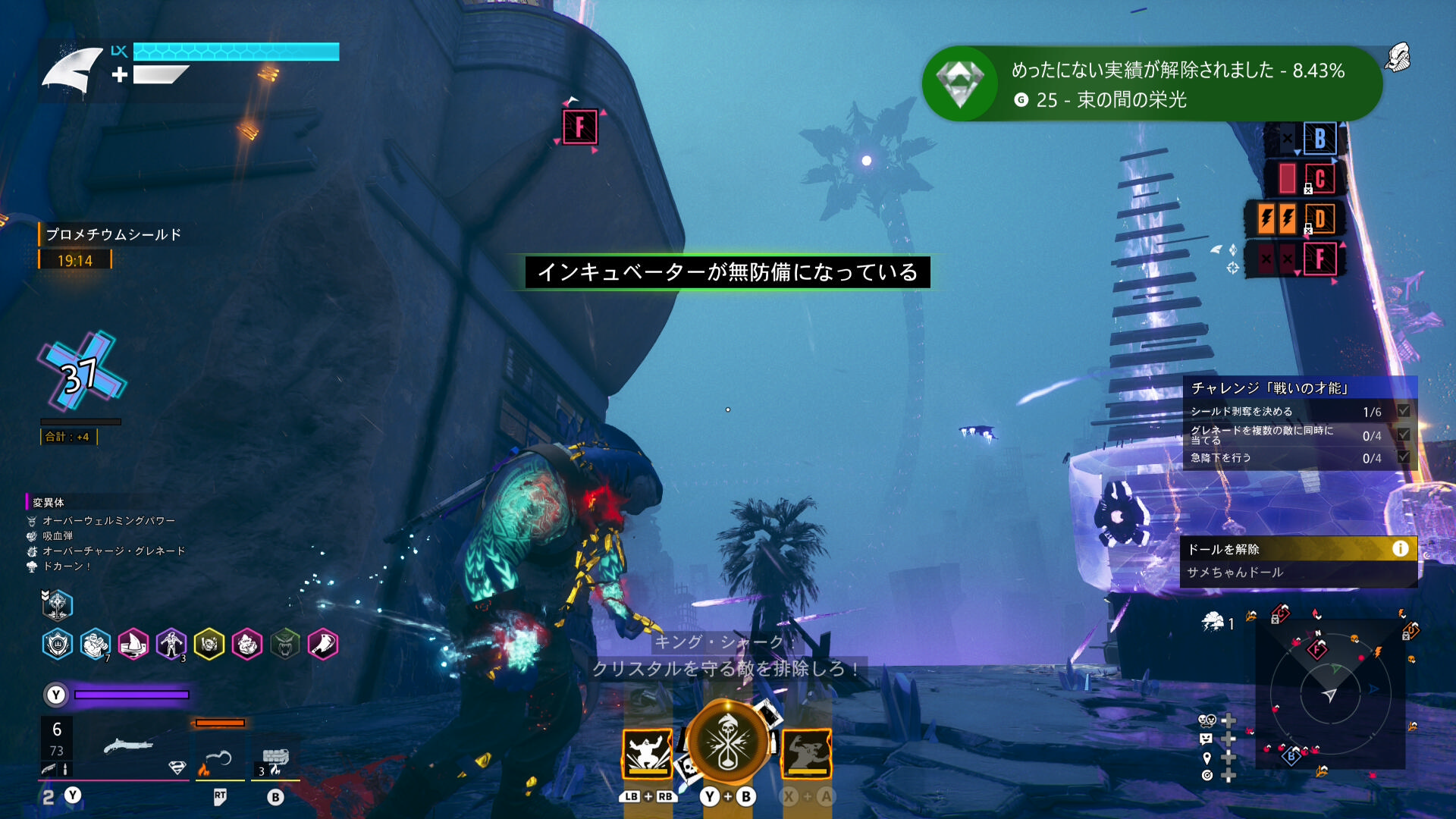Click the cleaver buff icon

click(323, 645)
